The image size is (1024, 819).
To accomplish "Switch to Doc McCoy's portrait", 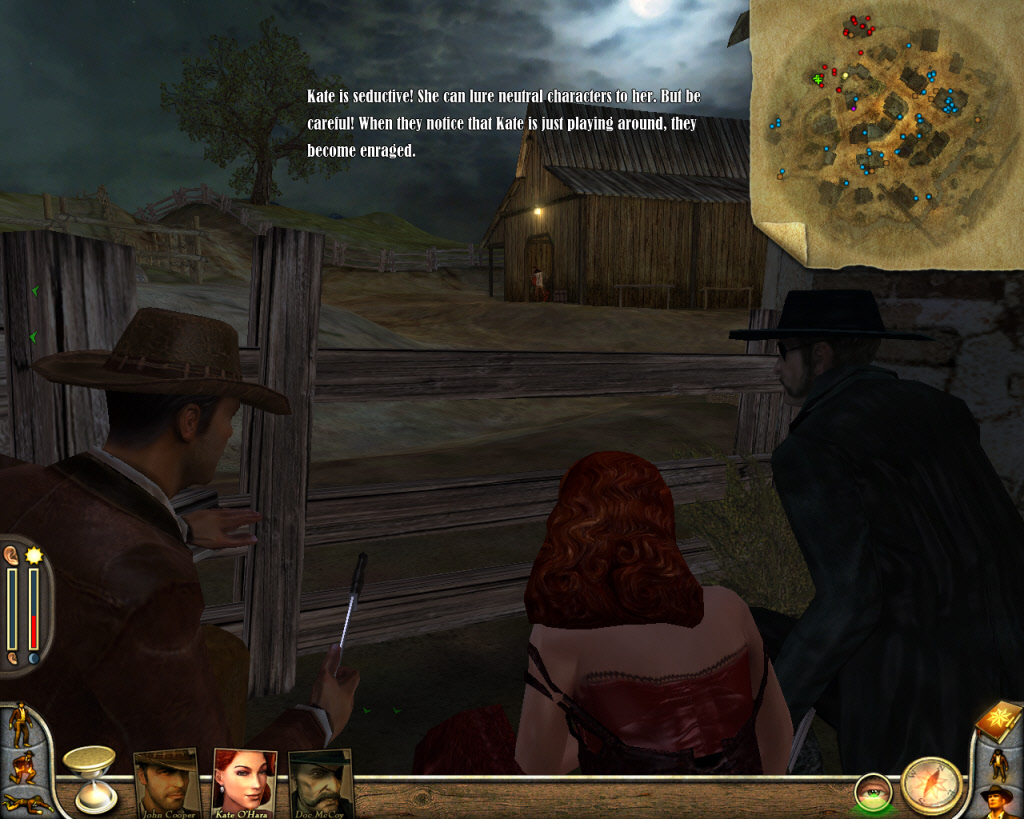I will pyautogui.click(x=321, y=780).
